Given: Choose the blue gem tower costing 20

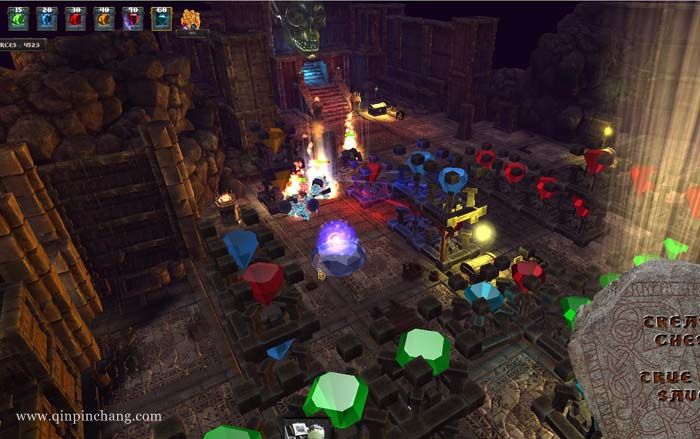Looking at the screenshot, I should coord(47,18).
